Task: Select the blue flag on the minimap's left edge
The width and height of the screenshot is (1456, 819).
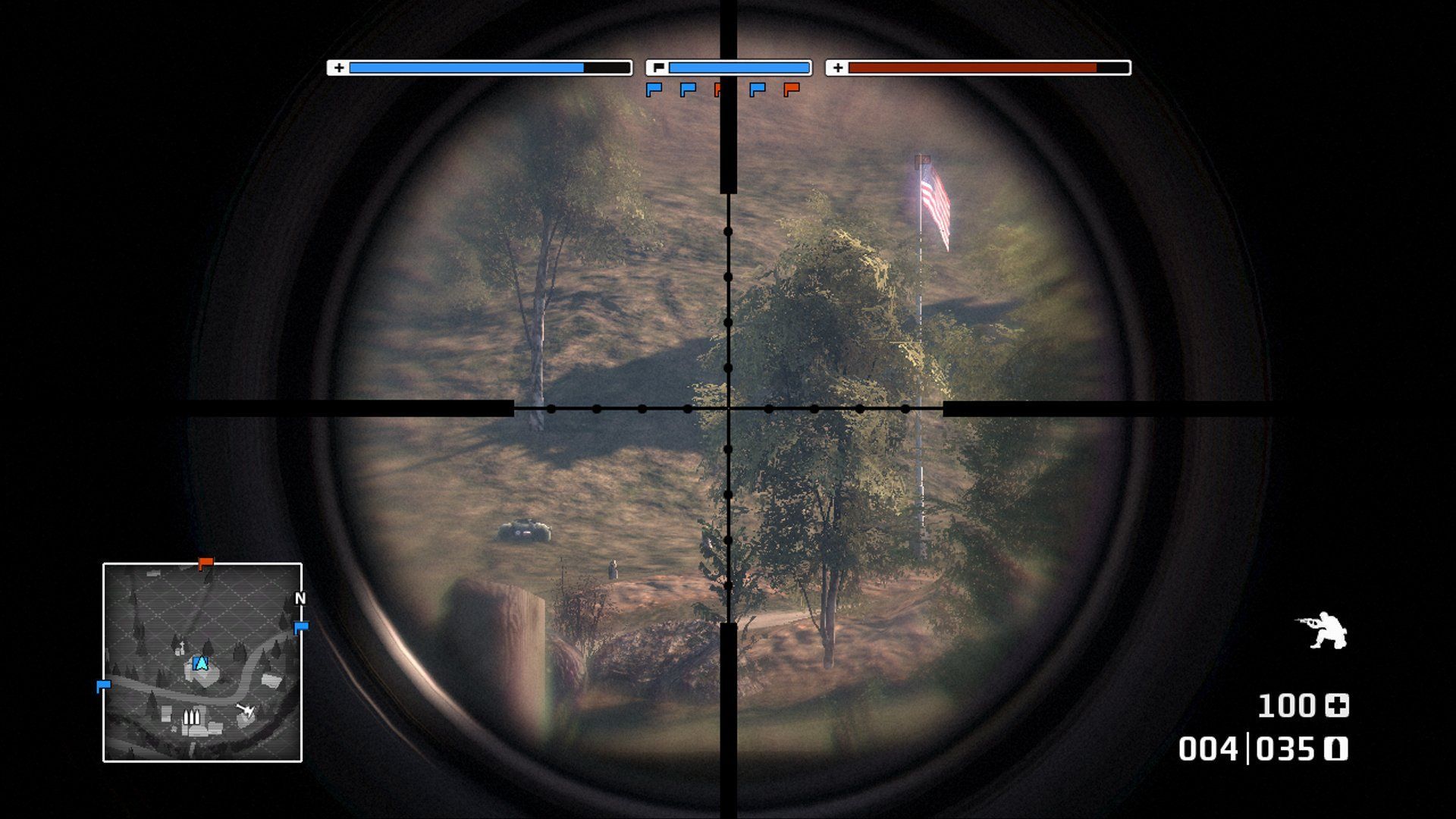Action: point(105,684)
